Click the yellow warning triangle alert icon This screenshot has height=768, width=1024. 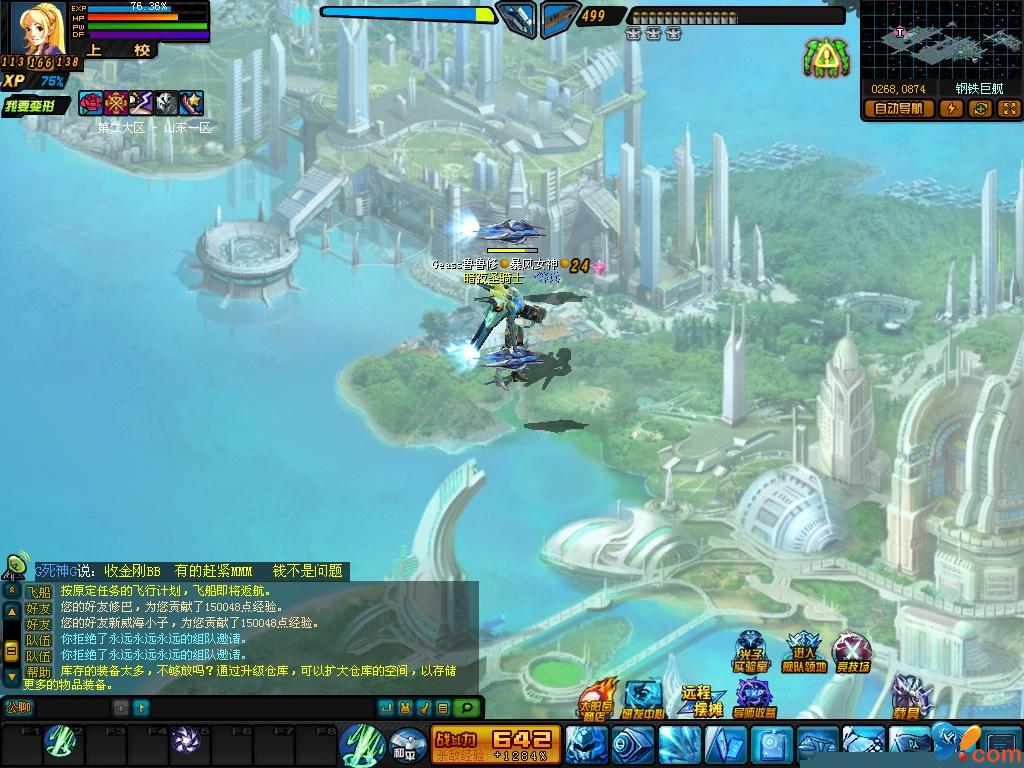tap(826, 60)
